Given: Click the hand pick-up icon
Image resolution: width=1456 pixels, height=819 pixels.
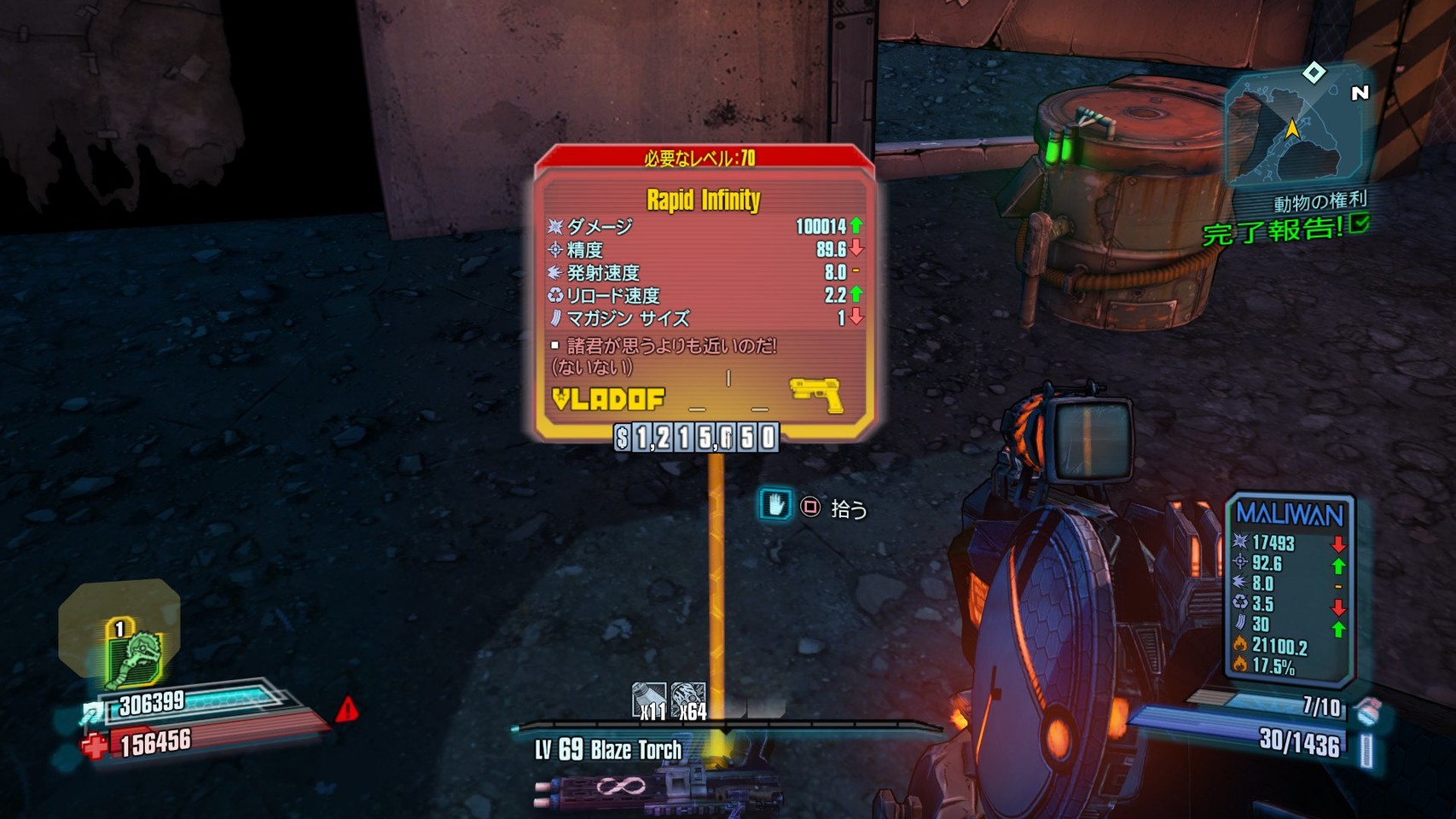Looking at the screenshot, I should click(x=774, y=505).
